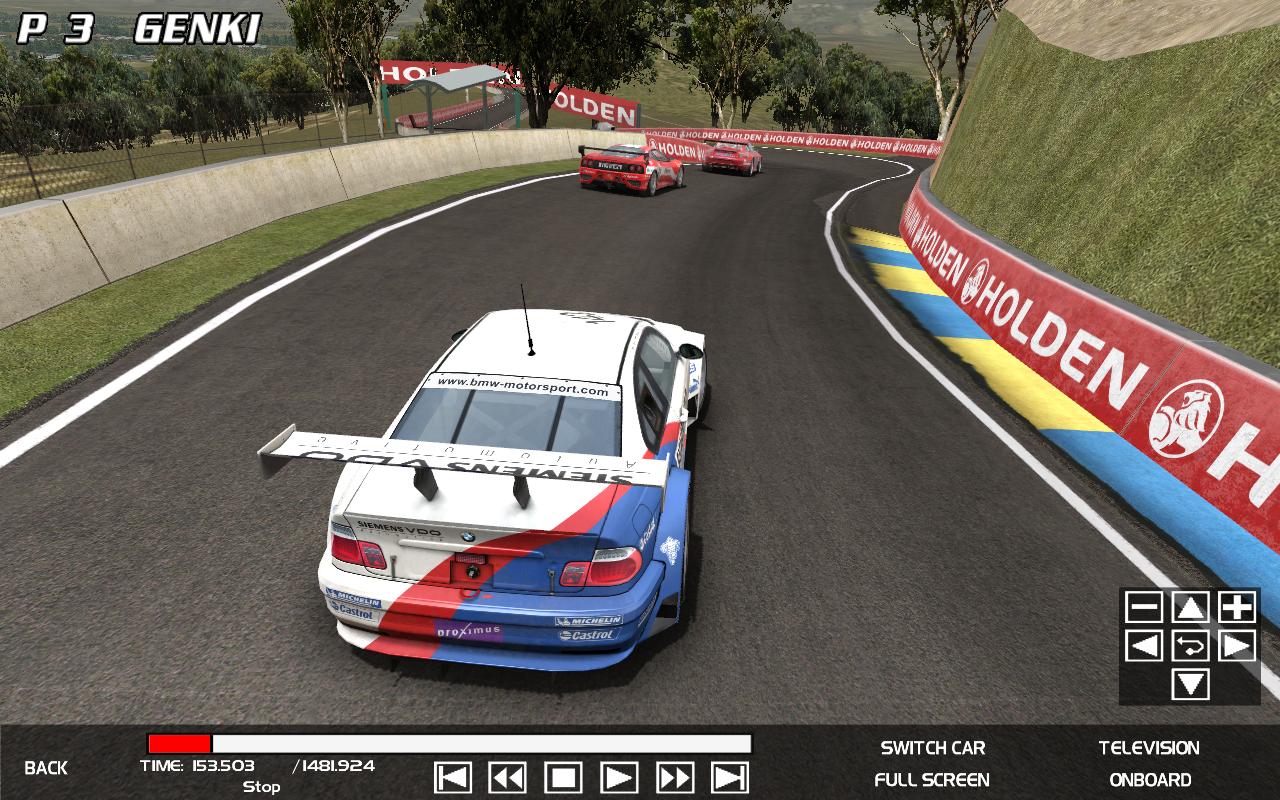Viewport: 1280px width, 800px height.
Task: Jump to replay start
Action: click(454, 777)
